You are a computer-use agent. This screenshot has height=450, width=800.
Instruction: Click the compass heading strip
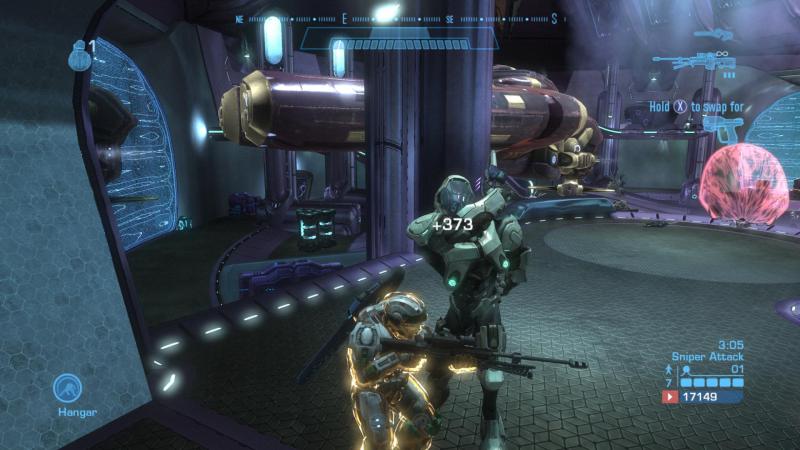[398, 19]
